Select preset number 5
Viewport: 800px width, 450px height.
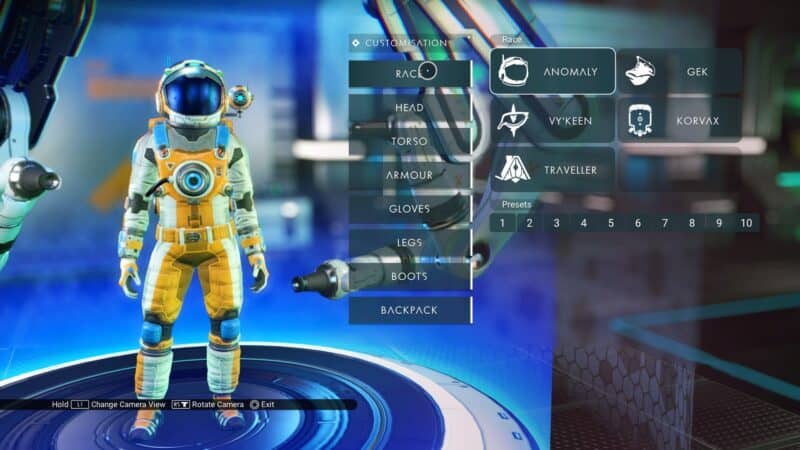coord(611,223)
